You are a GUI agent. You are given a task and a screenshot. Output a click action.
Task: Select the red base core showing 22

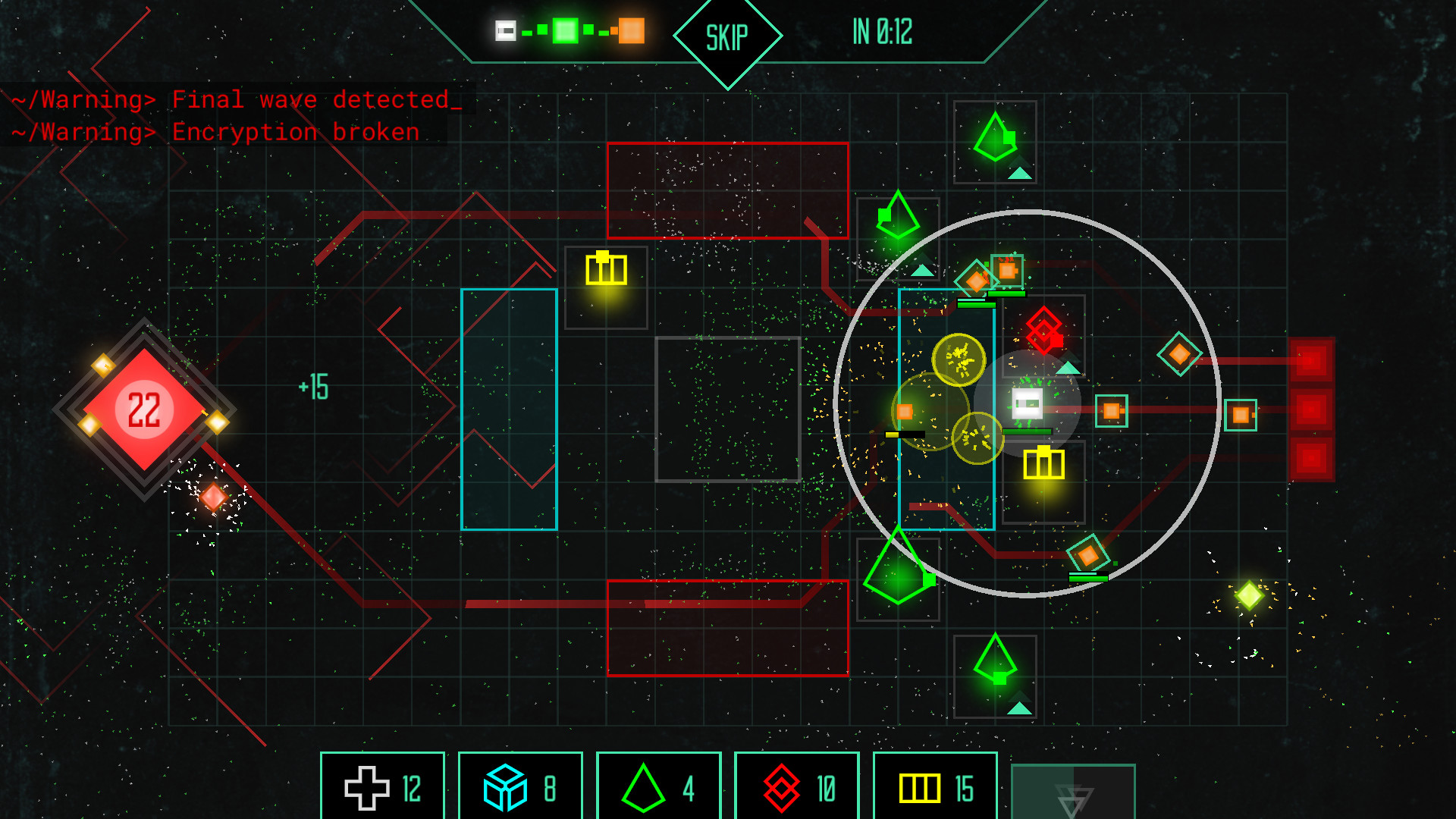146,407
